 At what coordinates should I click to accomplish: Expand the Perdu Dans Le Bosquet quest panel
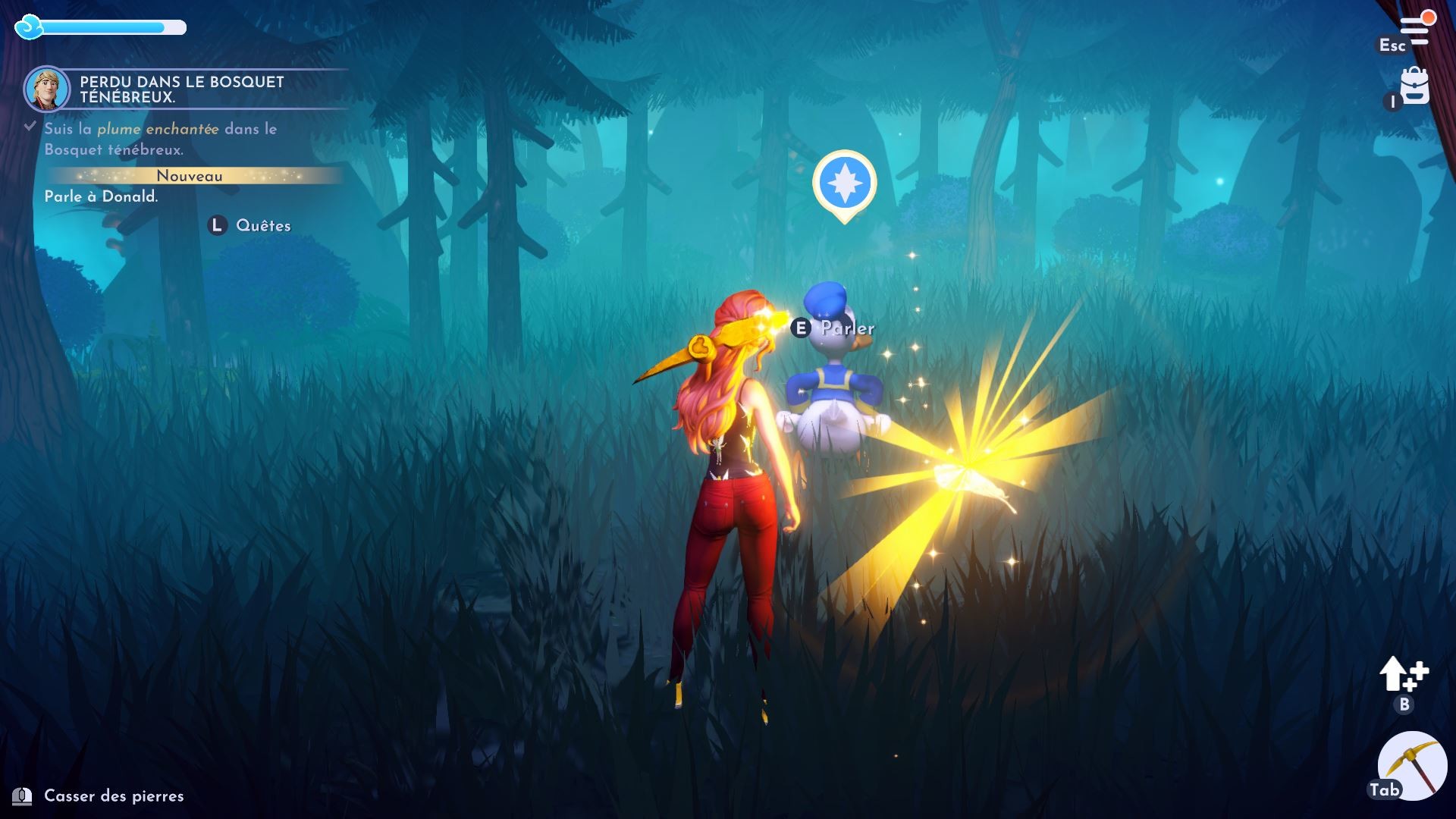[182, 89]
